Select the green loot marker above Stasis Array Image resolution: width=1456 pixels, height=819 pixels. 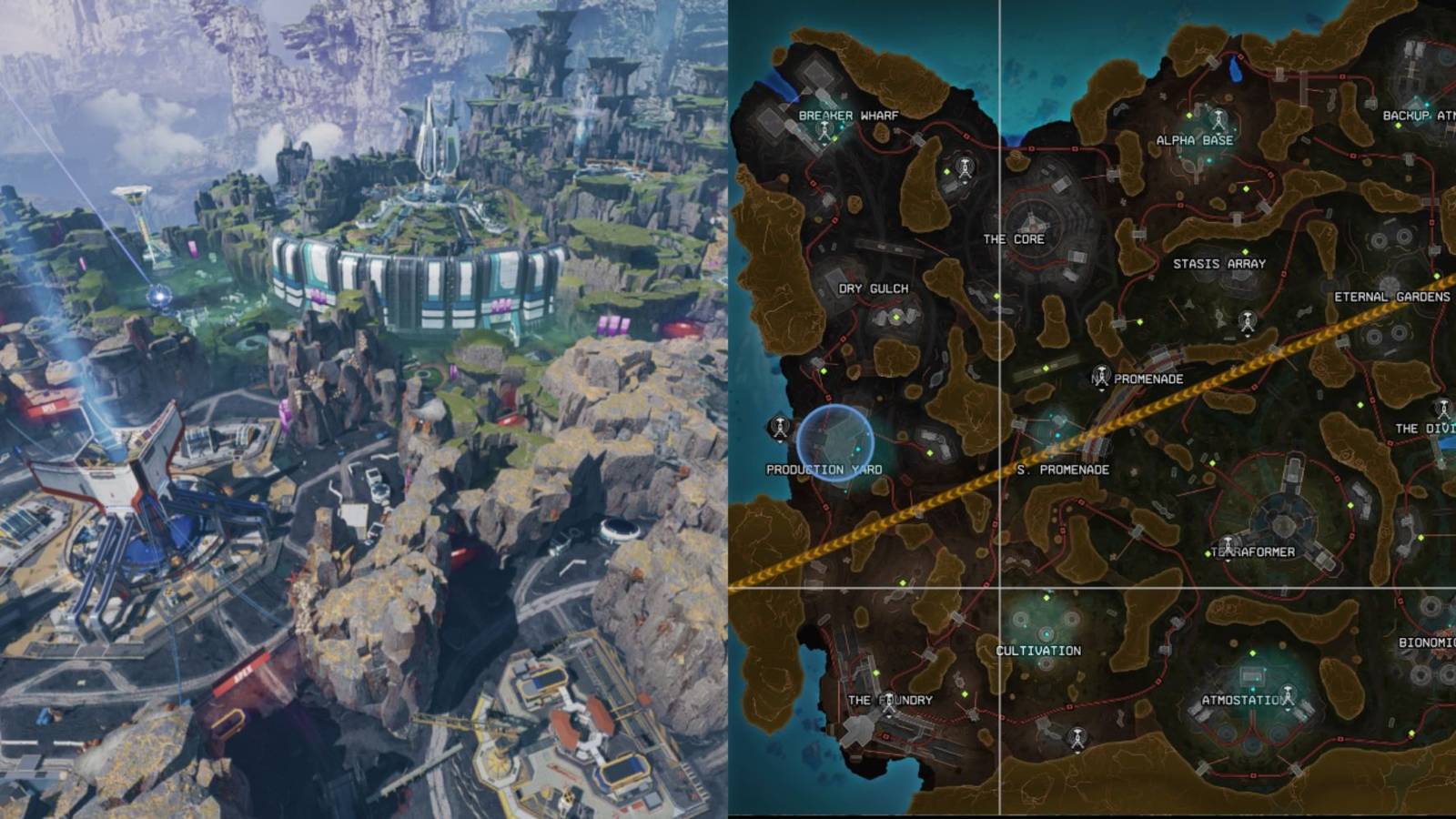pyautogui.click(x=1245, y=252)
